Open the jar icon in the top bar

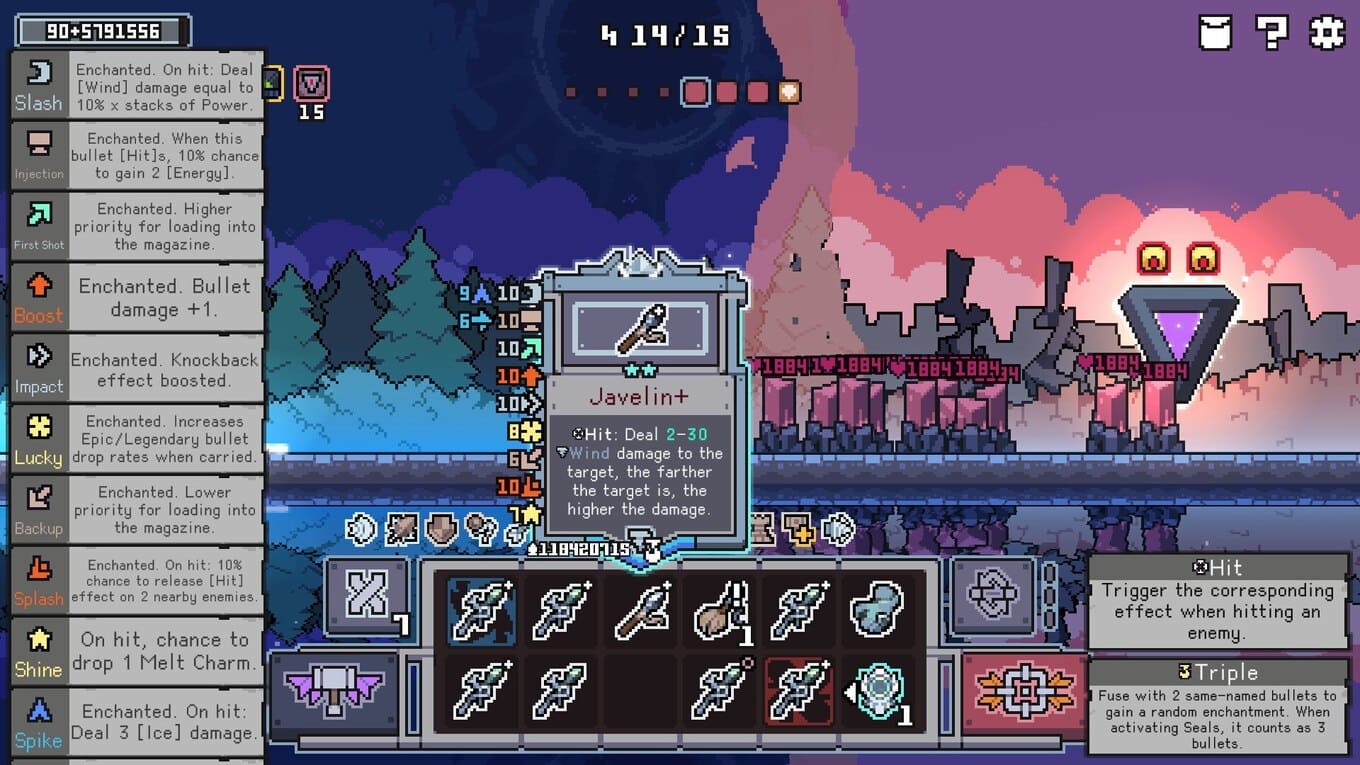(1215, 33)
